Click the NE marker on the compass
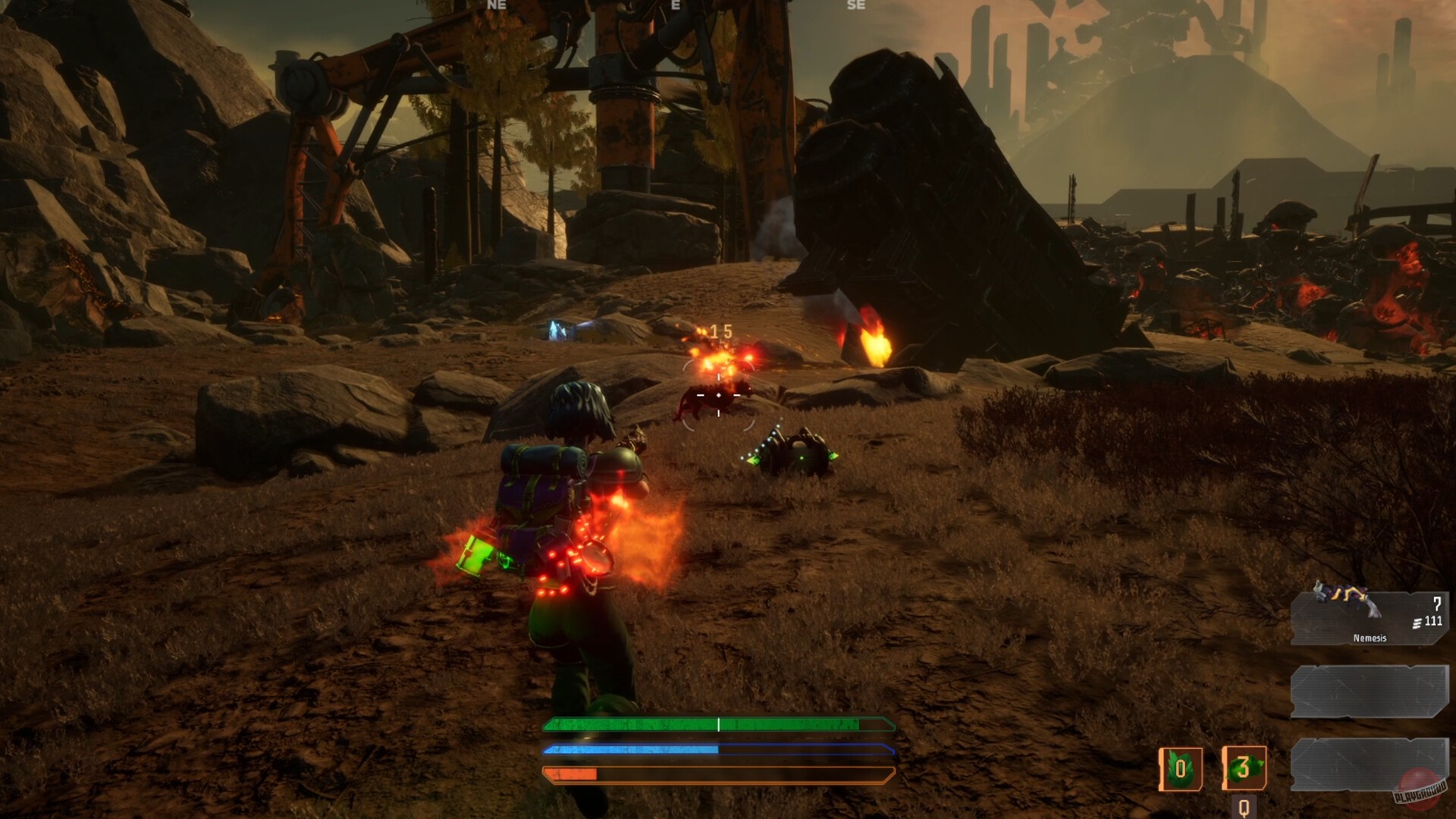The height and width of the screenshot is (819, 1456). tap(497, 5)
